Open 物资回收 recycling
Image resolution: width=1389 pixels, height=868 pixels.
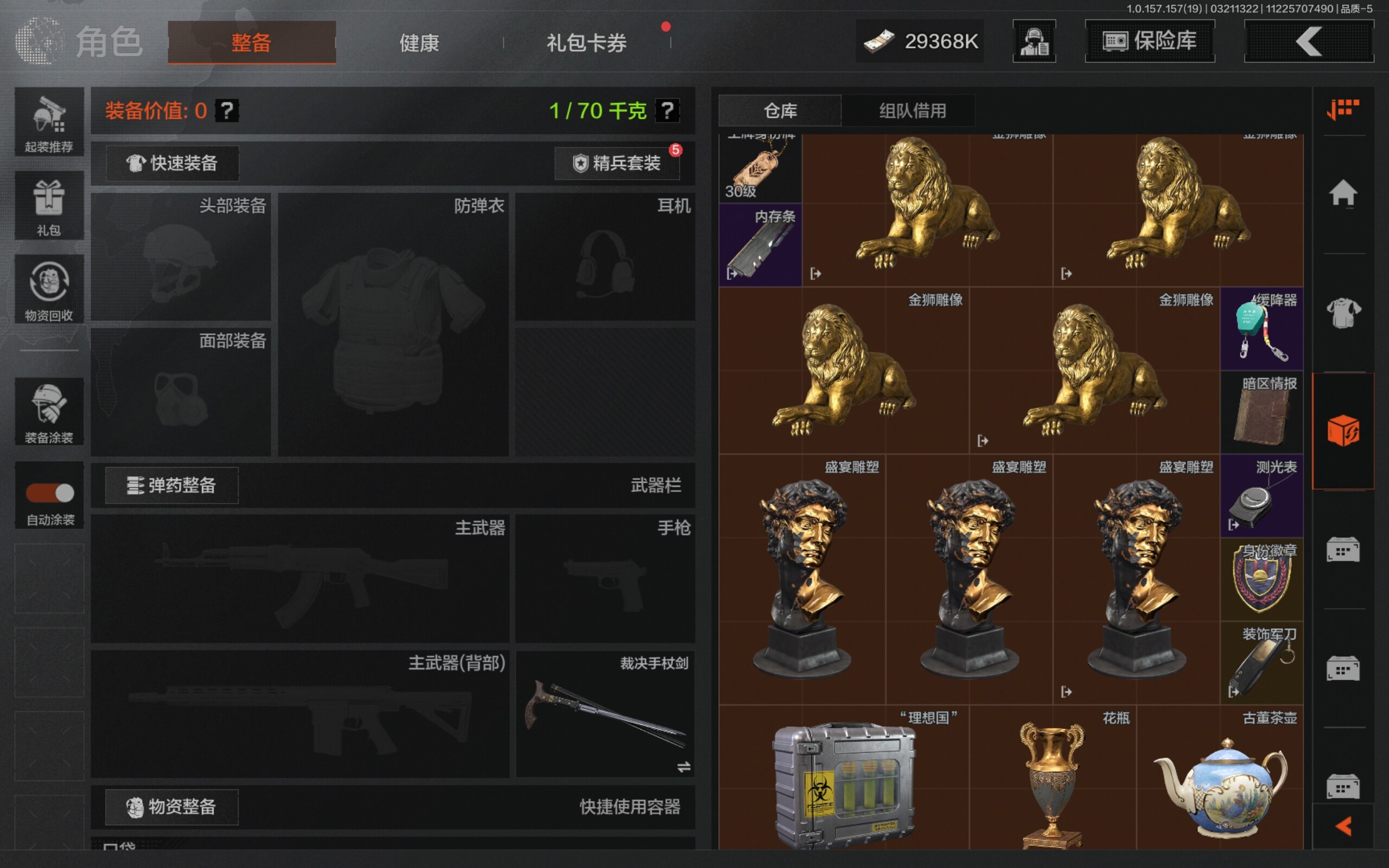click(x=49, y=289)
